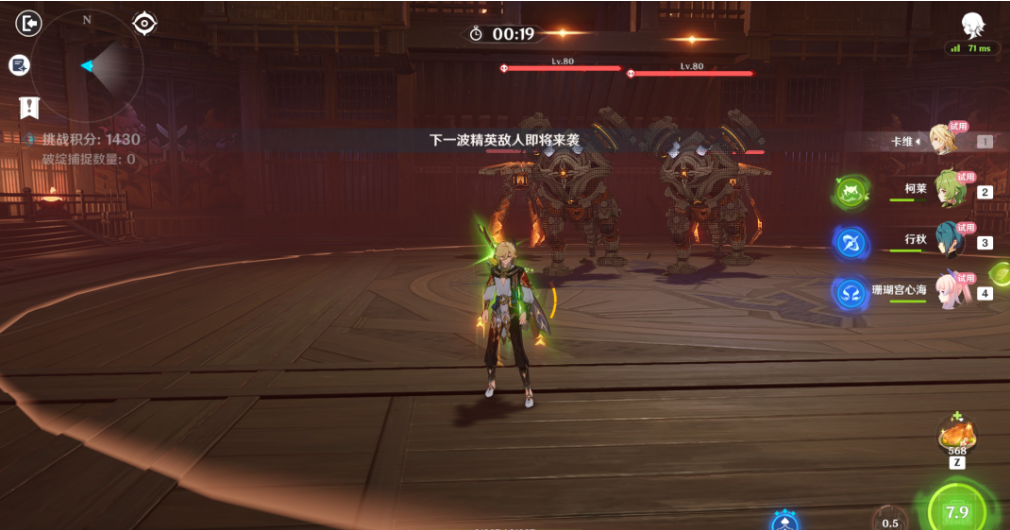Trigger 柯莱's green elemental burst icon
This screenshot has width=1010, height=530.
click(x=850, y=190)
